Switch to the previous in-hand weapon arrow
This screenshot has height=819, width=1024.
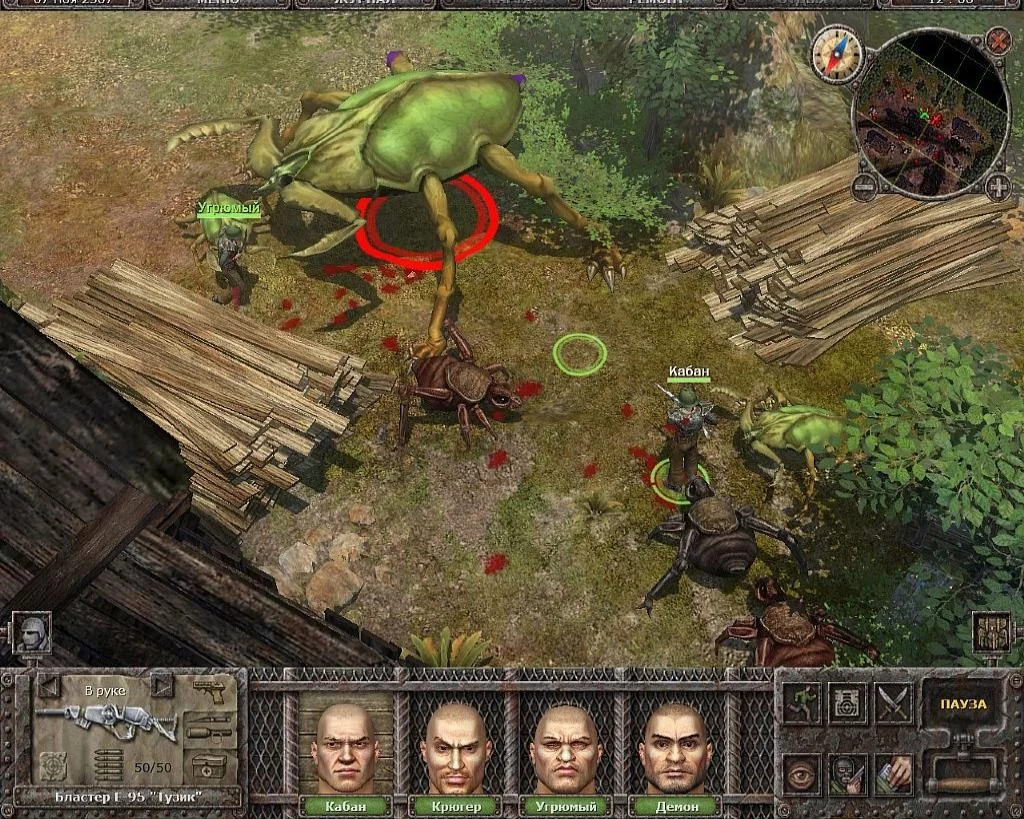tap(46, 686)
